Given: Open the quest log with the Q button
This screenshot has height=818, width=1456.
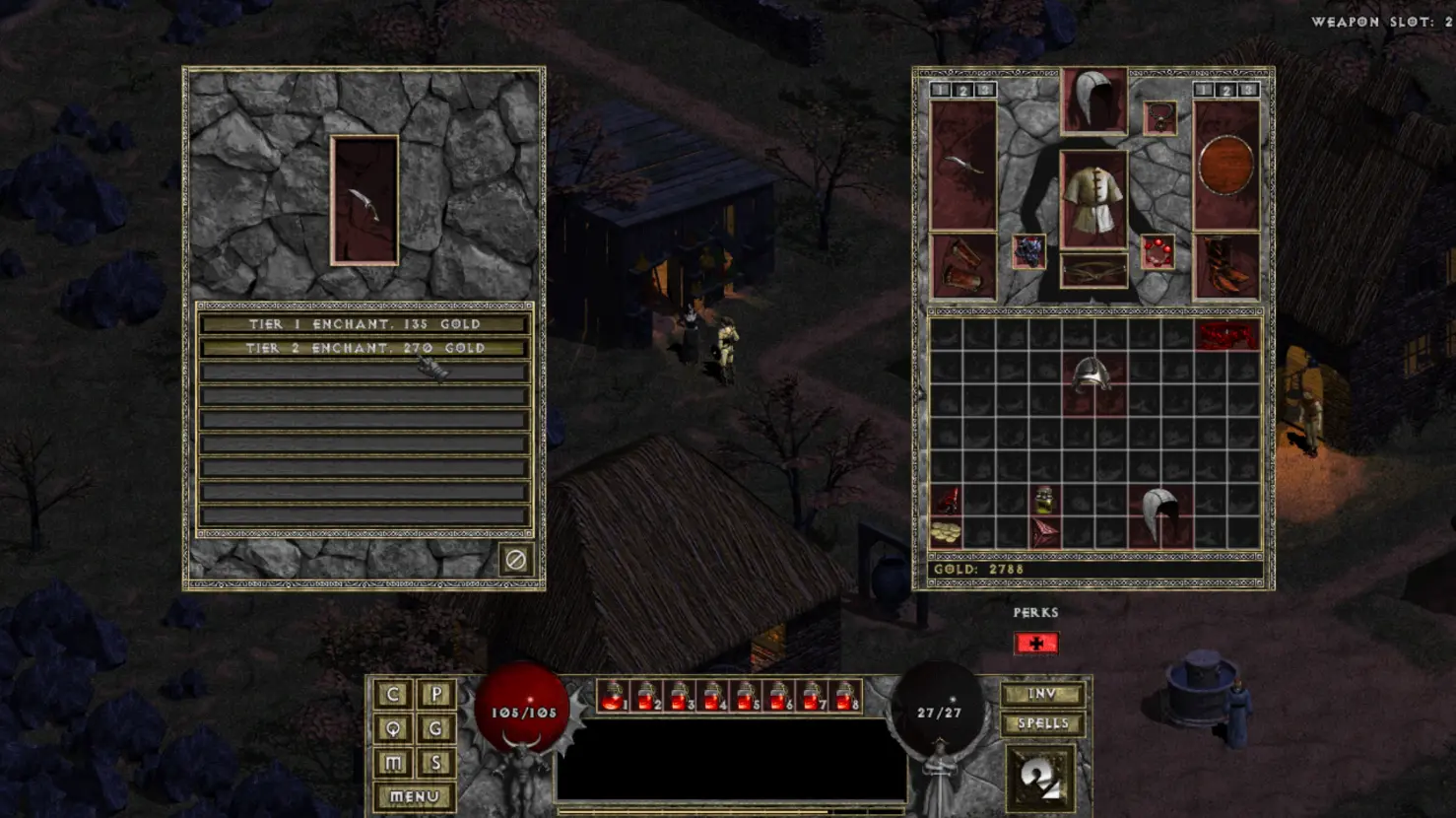Looking at the screenshot, I should point(393,728).
